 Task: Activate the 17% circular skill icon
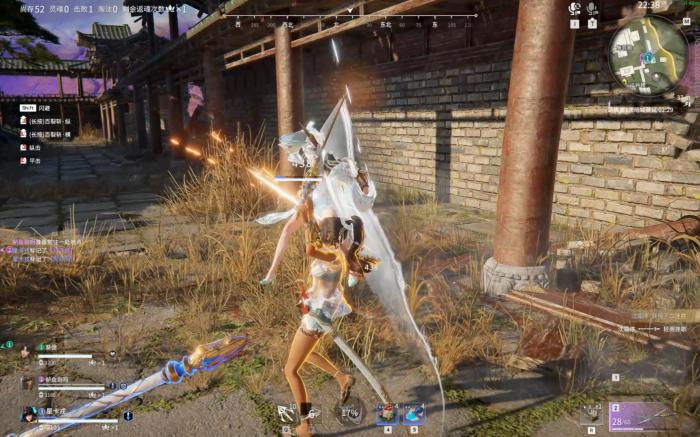tap(349, 411)
